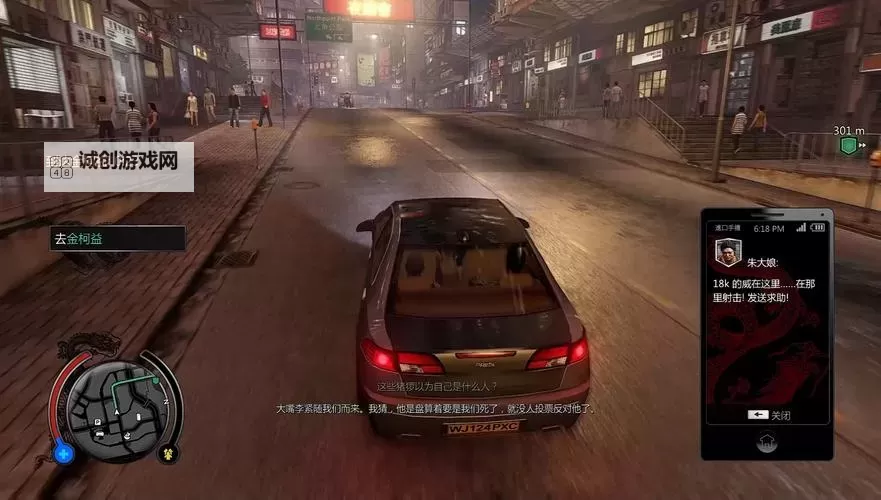Click the car garage marker on the minimap
This screenshot has height=500, width=881.
coord(100,435)
